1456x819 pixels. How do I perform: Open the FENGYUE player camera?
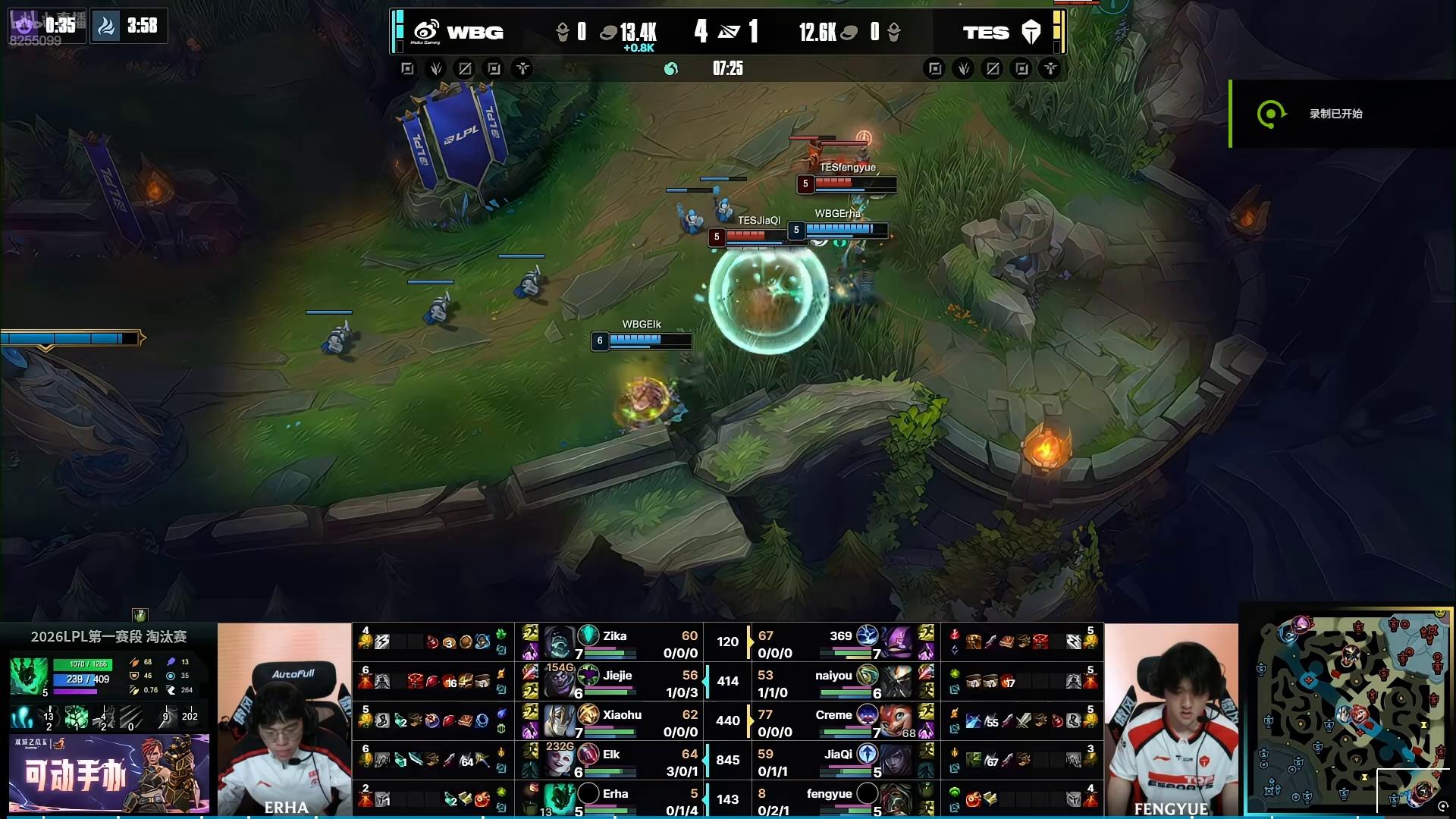[x=1171, y=719]
